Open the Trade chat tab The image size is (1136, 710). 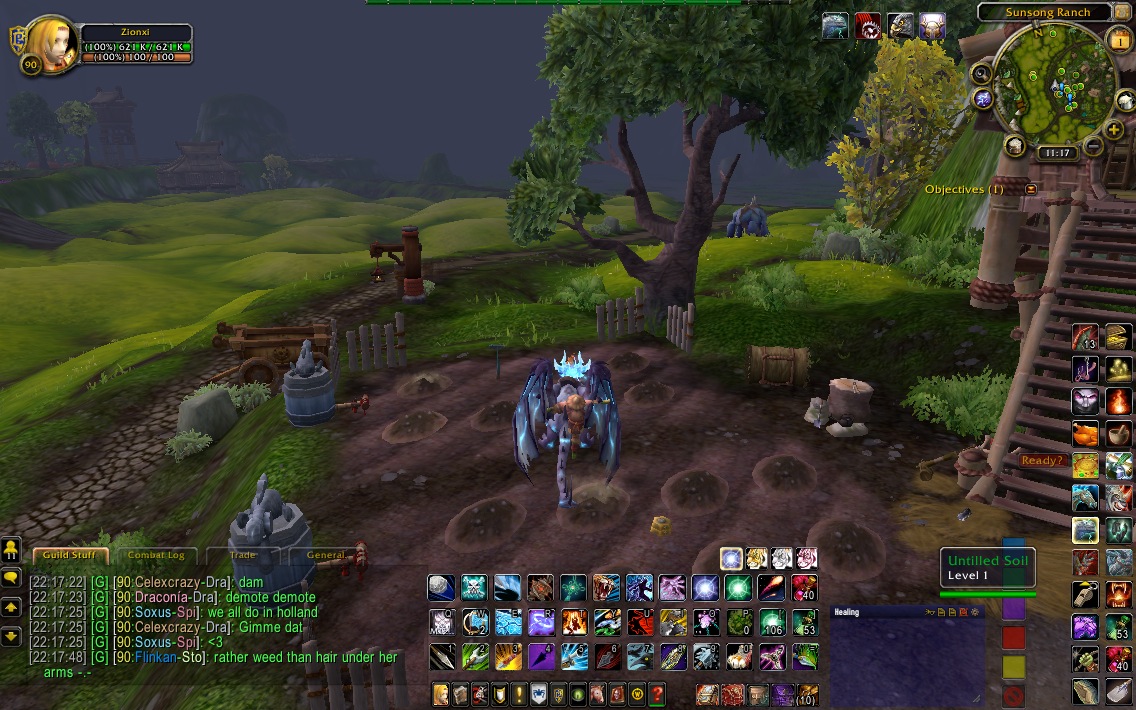[243, 555]
